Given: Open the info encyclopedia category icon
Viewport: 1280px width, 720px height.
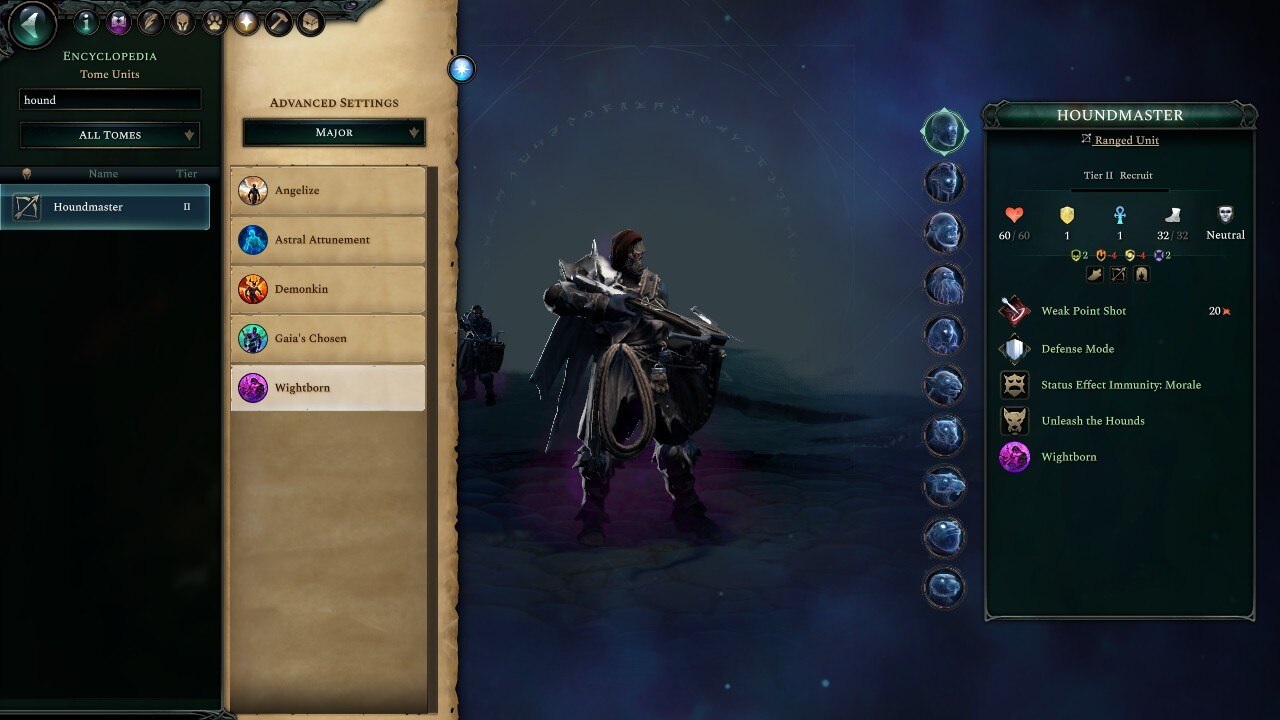Looking at the screenshot, I should pos(86,22).
